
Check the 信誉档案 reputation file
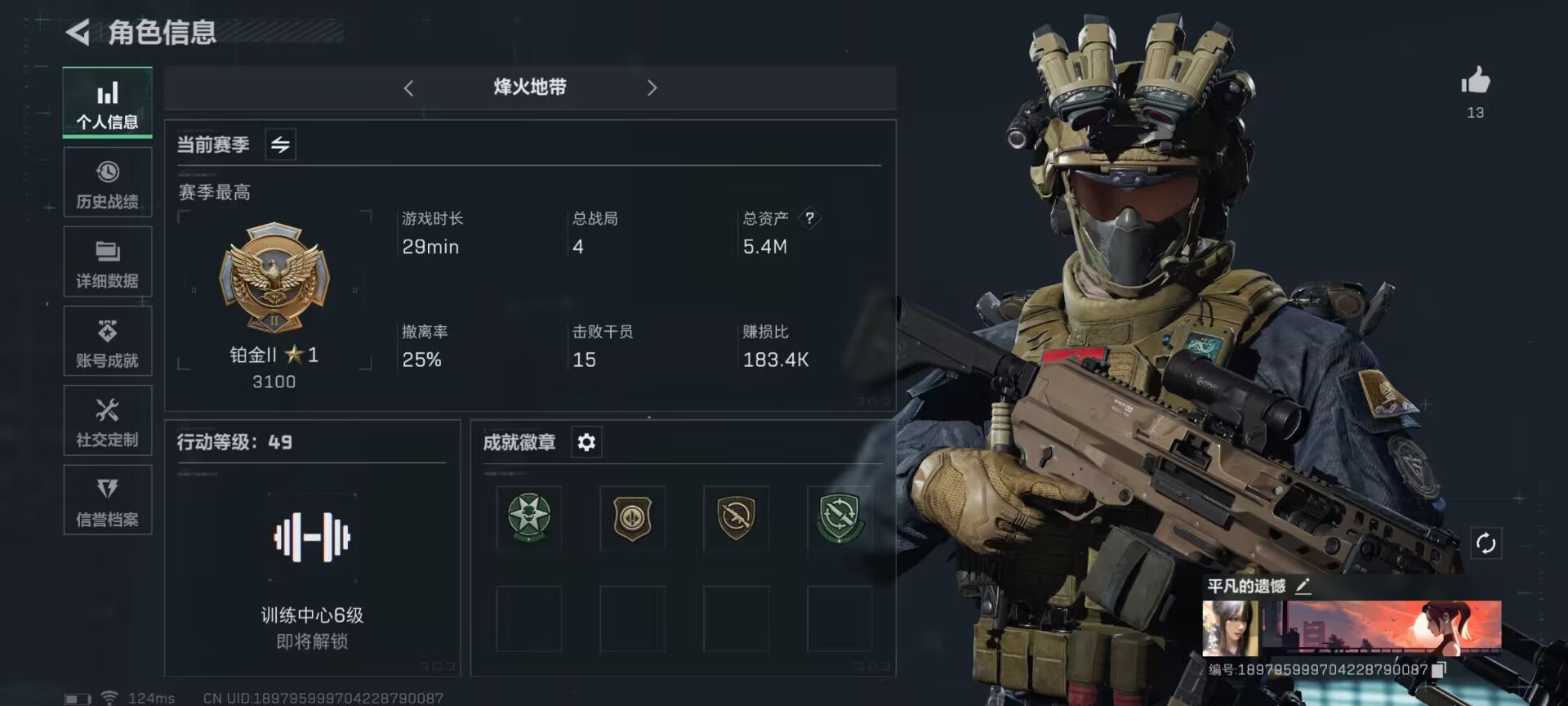click(x=107, y=499)
